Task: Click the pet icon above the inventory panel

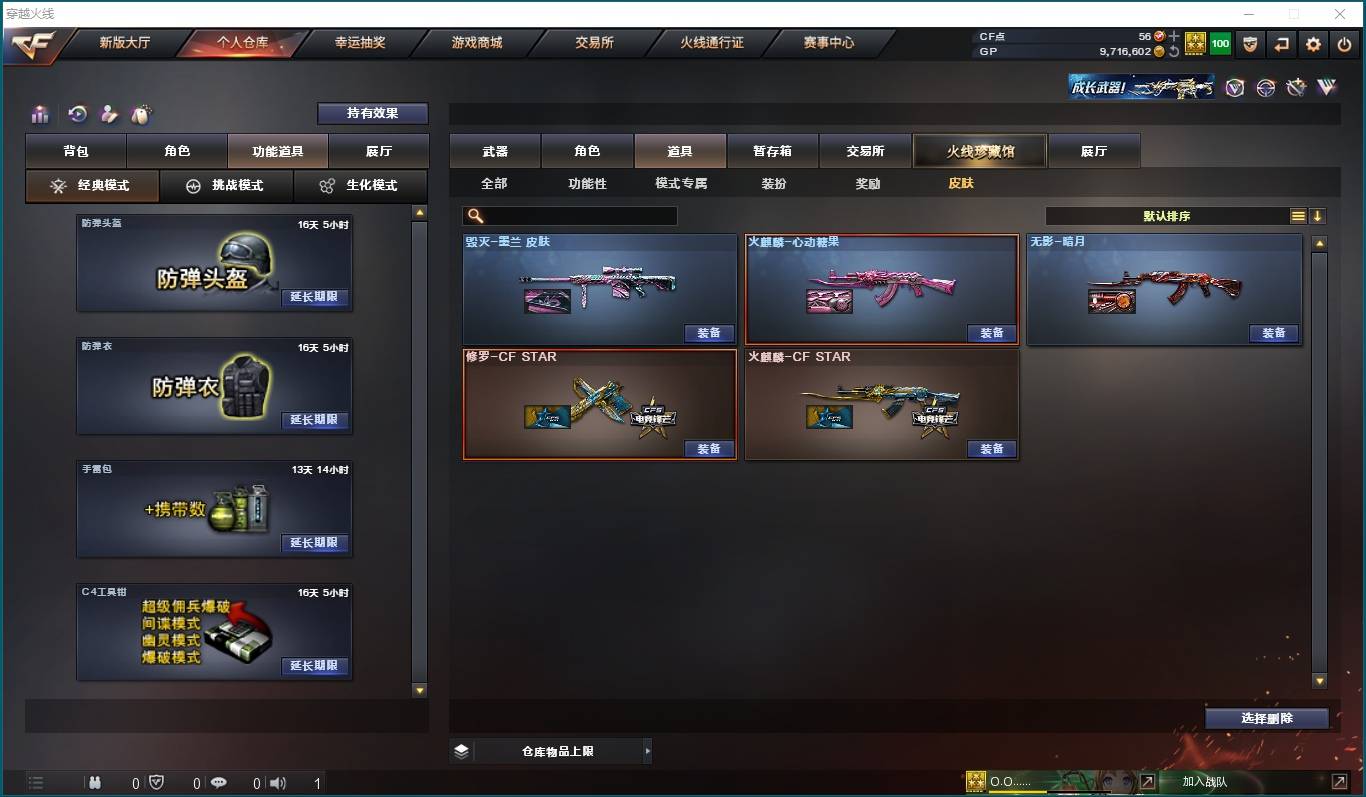Action: point(142,114)
